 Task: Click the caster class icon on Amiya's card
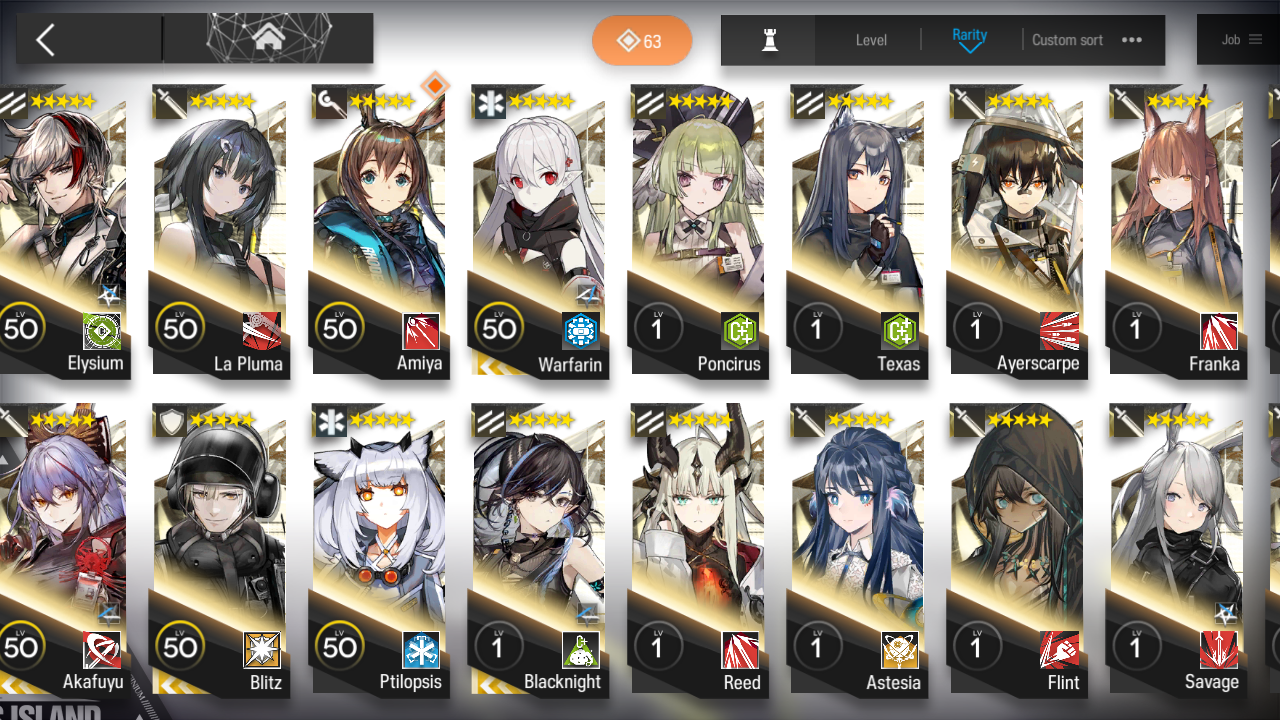pyautogui.click(x=331, y=101)
